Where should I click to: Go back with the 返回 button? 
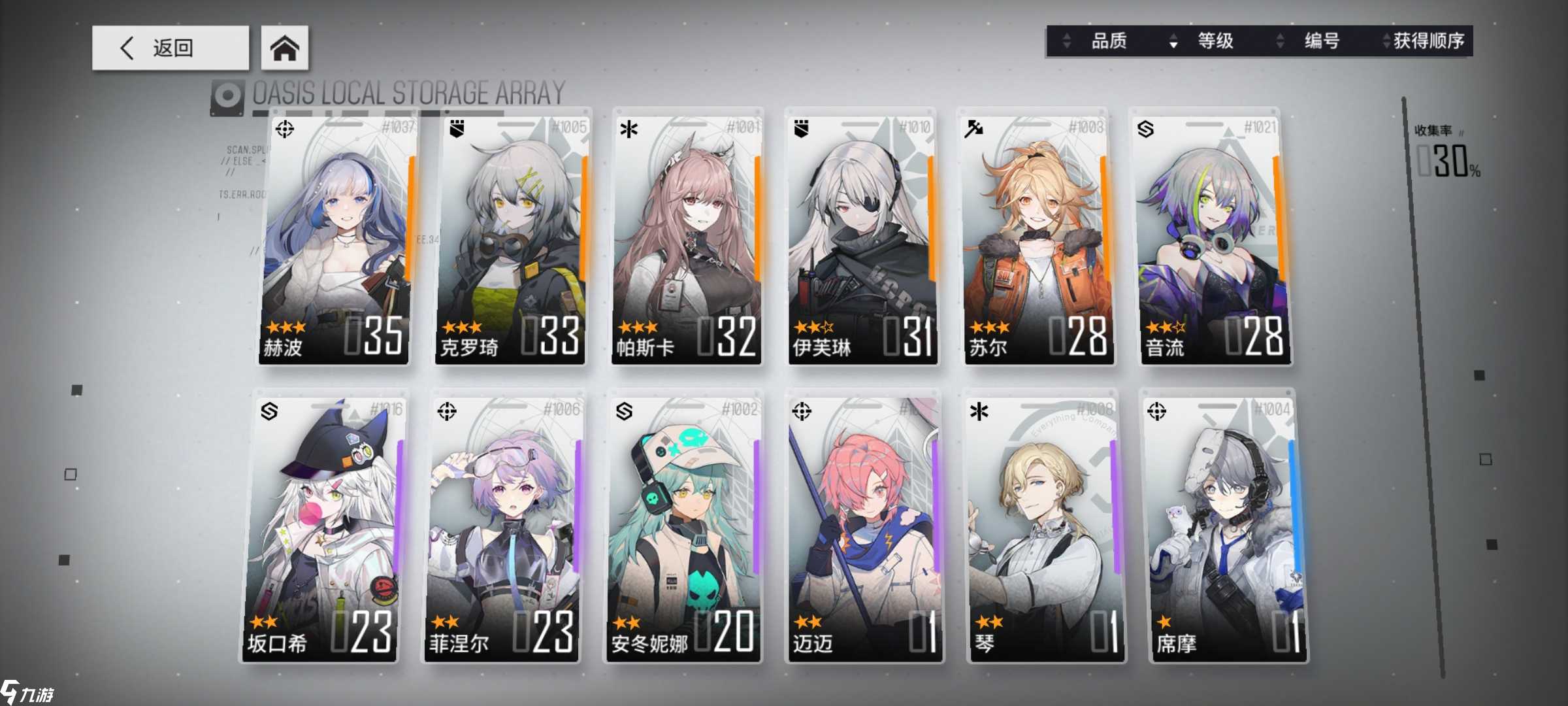tap(170, 48)
